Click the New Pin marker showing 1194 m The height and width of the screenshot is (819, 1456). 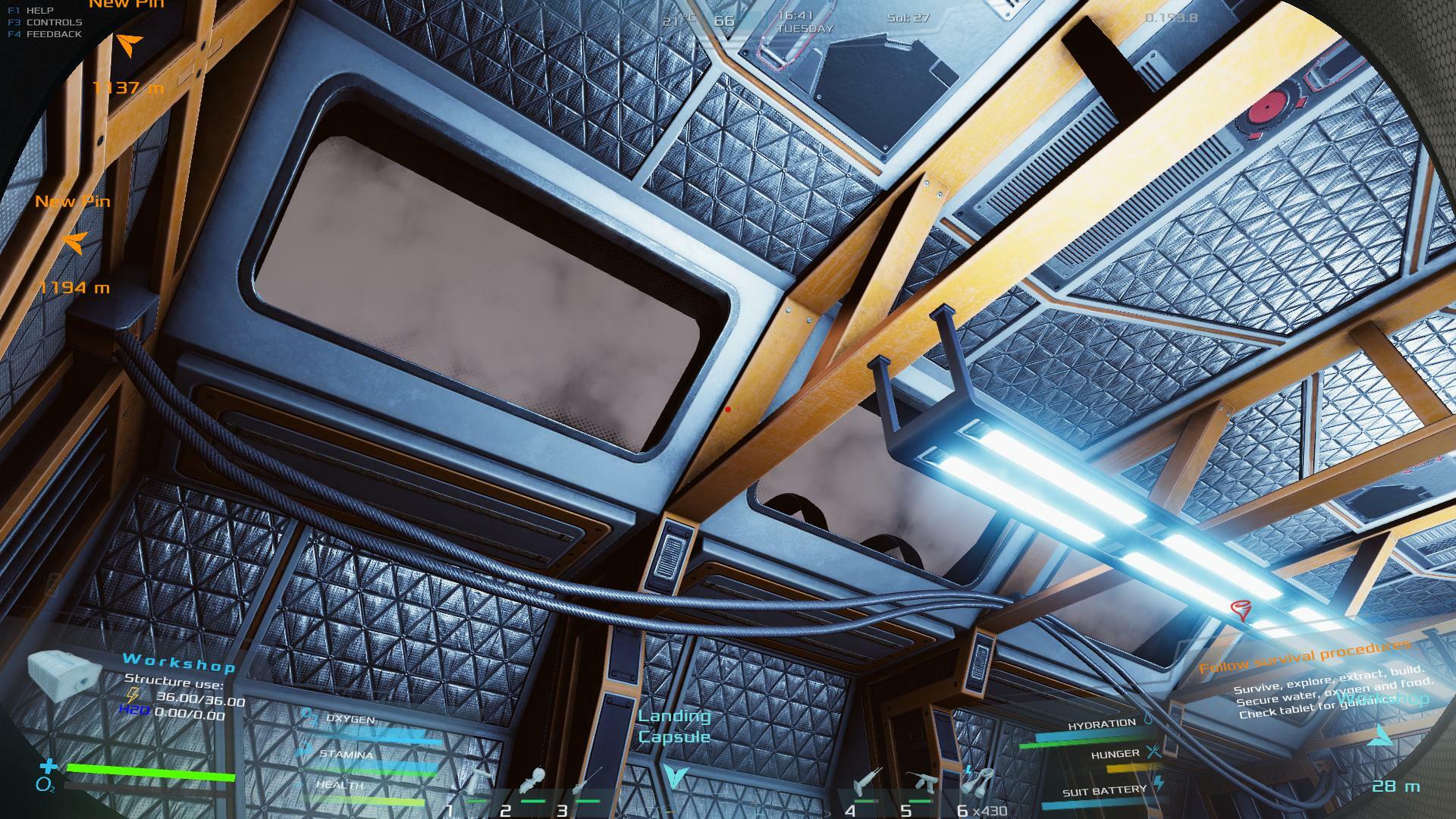pyautogui.click(x=74, y=242)
